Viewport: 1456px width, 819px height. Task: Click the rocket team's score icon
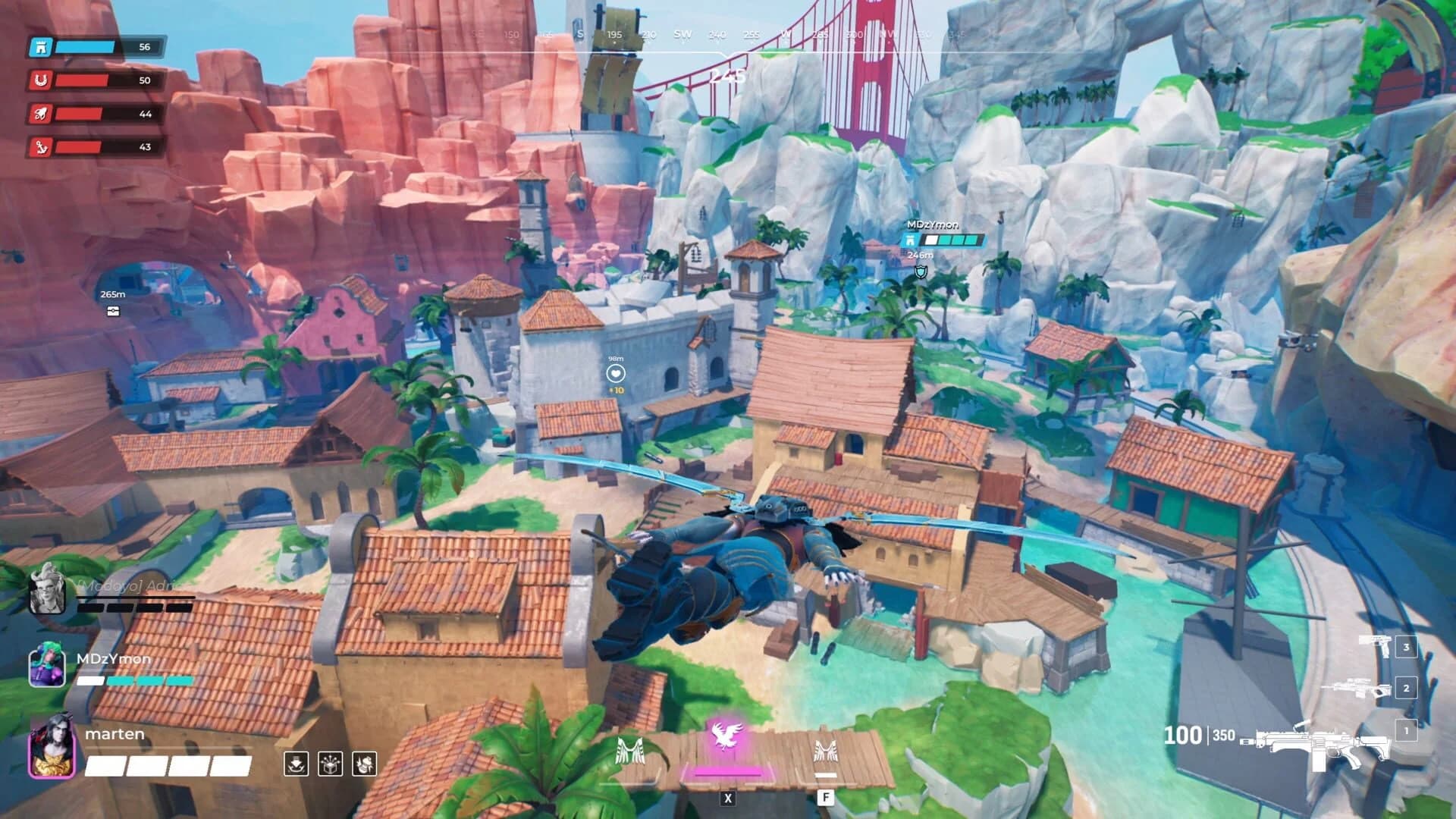[42, 114]
